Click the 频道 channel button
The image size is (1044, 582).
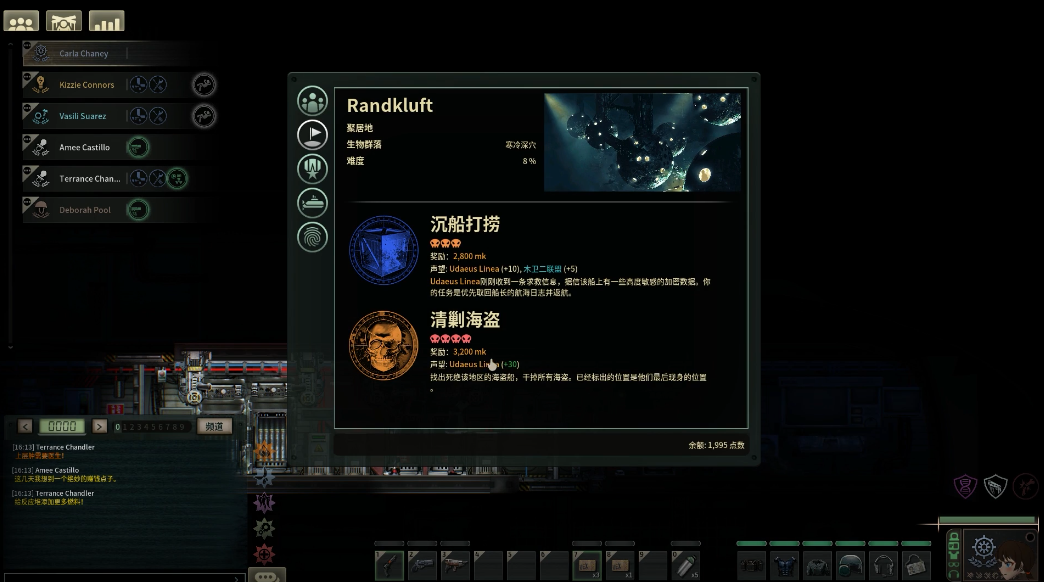pyautogui.click(x=213, y=426)
